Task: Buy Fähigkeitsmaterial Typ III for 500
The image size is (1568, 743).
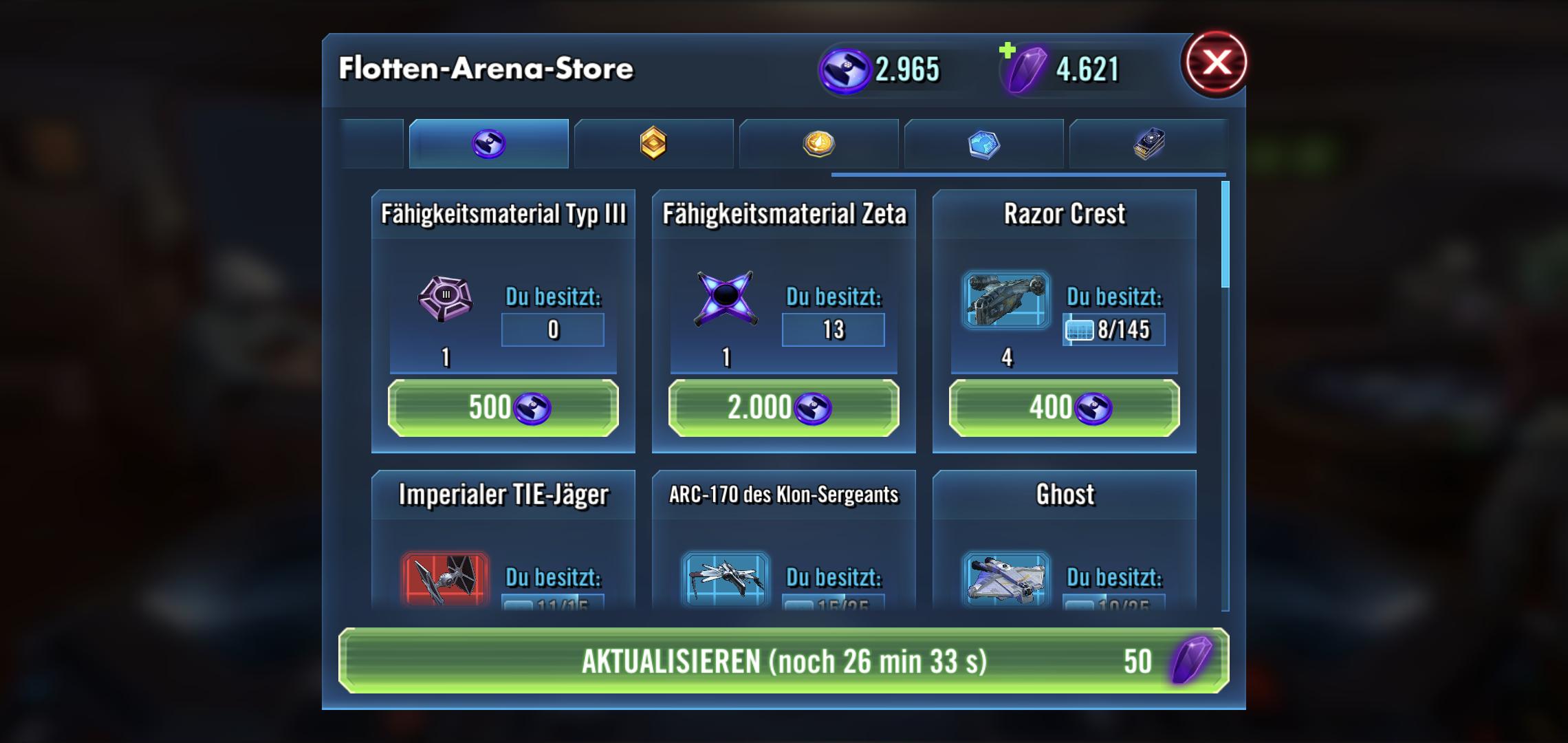Action: coord(503,408)
